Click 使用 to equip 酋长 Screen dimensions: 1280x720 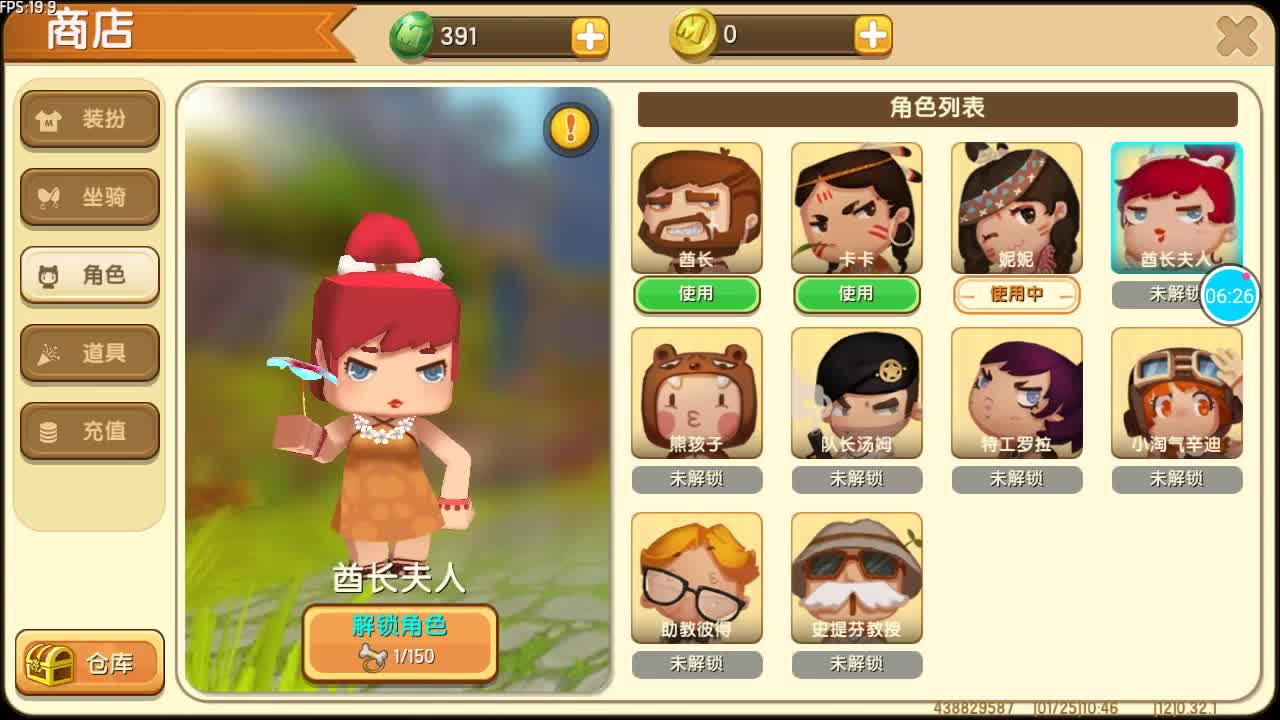pos(697,295)
